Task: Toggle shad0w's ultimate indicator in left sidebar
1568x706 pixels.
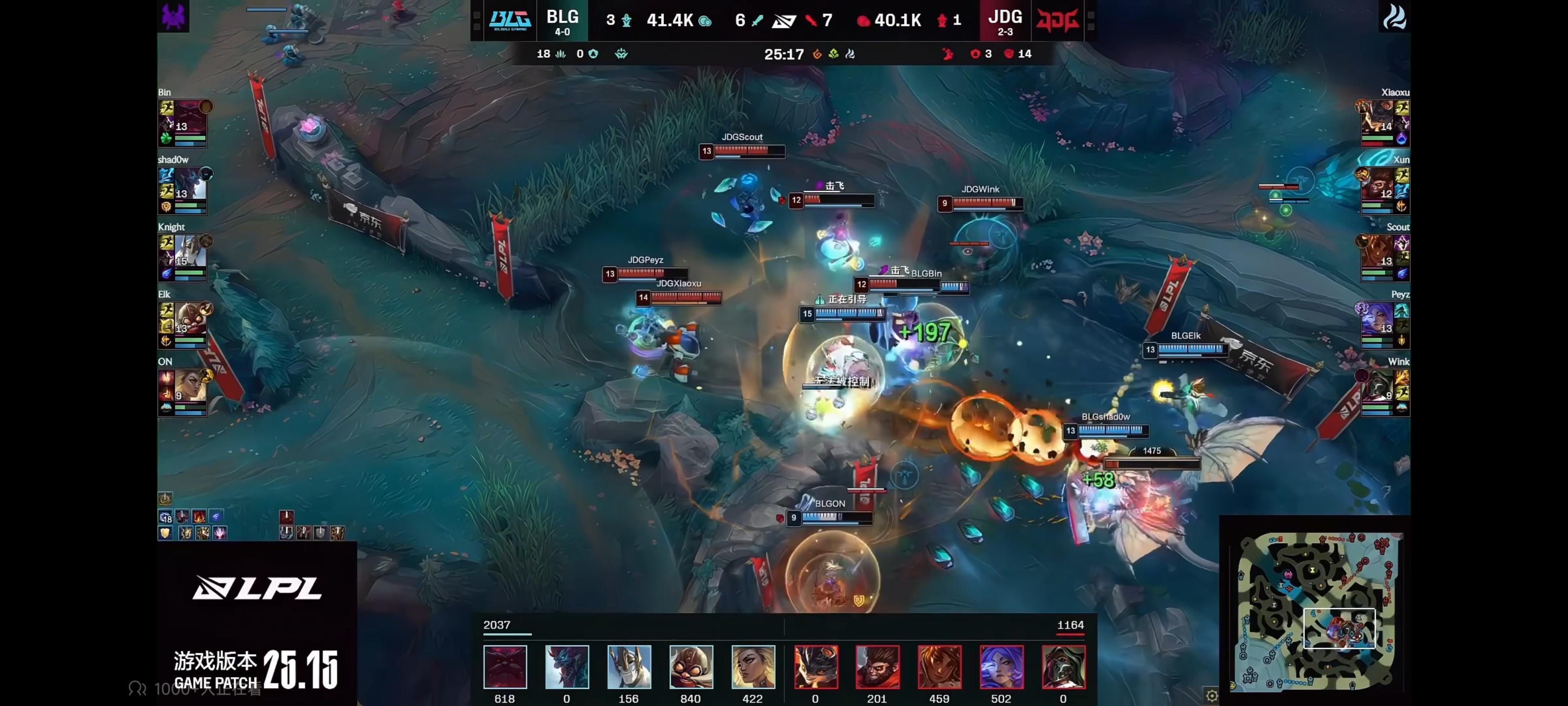Action: [205, 175]
